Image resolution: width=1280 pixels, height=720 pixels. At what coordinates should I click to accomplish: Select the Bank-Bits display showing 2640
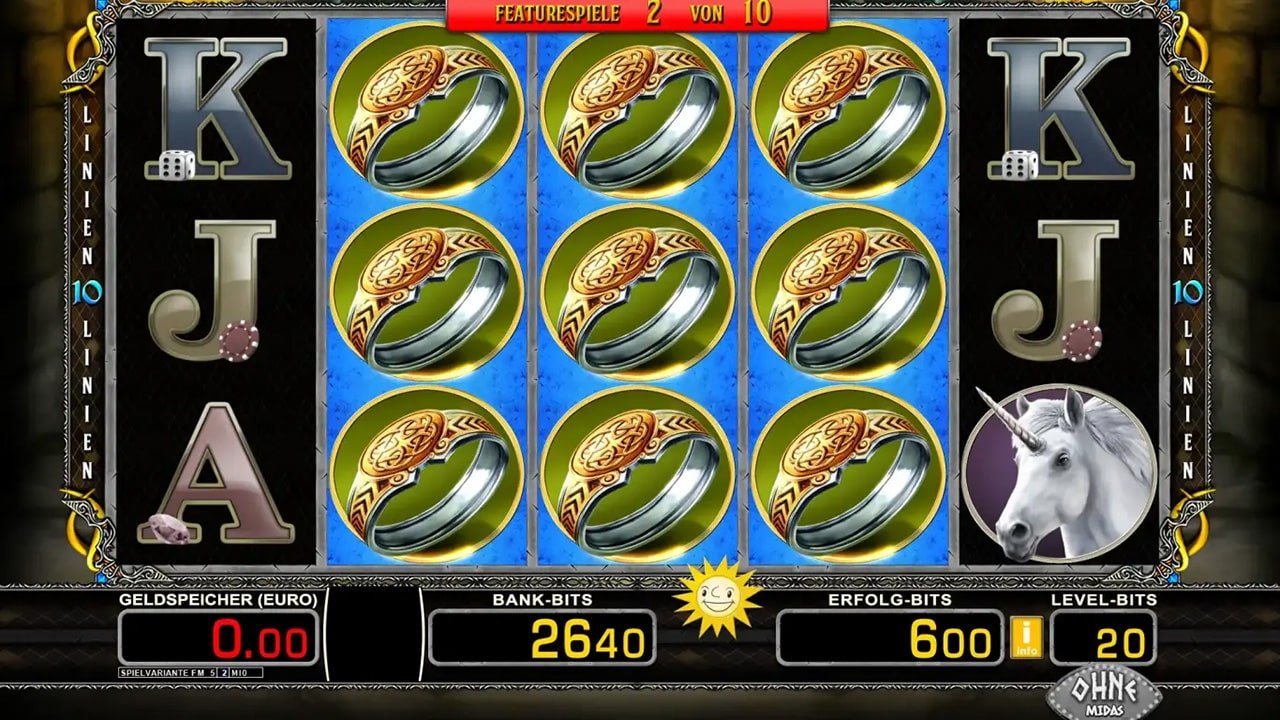pos(545,637)
